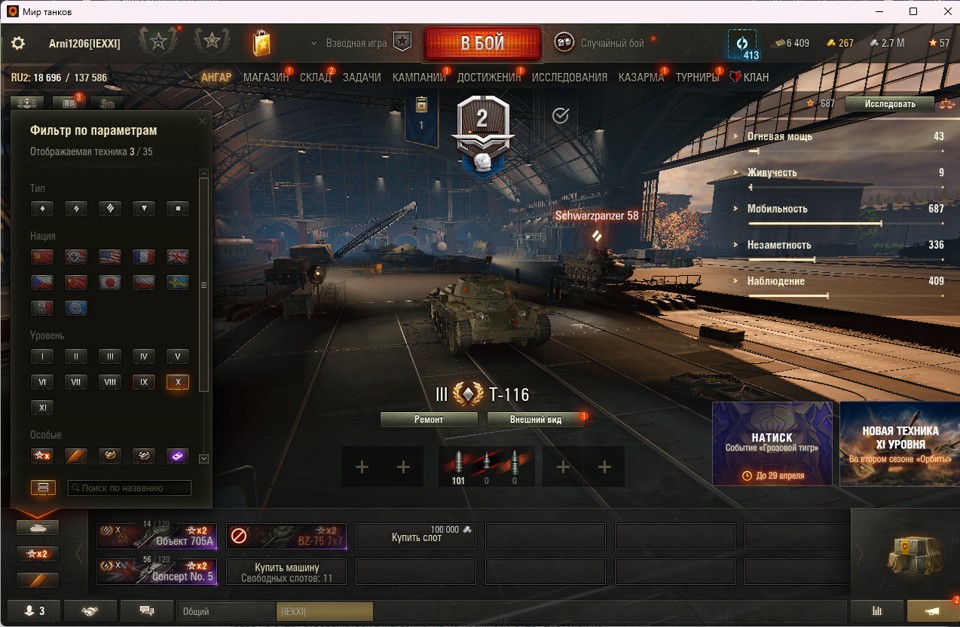Switch to the СКЛАД depot tab
Screen dimensions: 960x627
pyautogui.click(x=316, y=77)
